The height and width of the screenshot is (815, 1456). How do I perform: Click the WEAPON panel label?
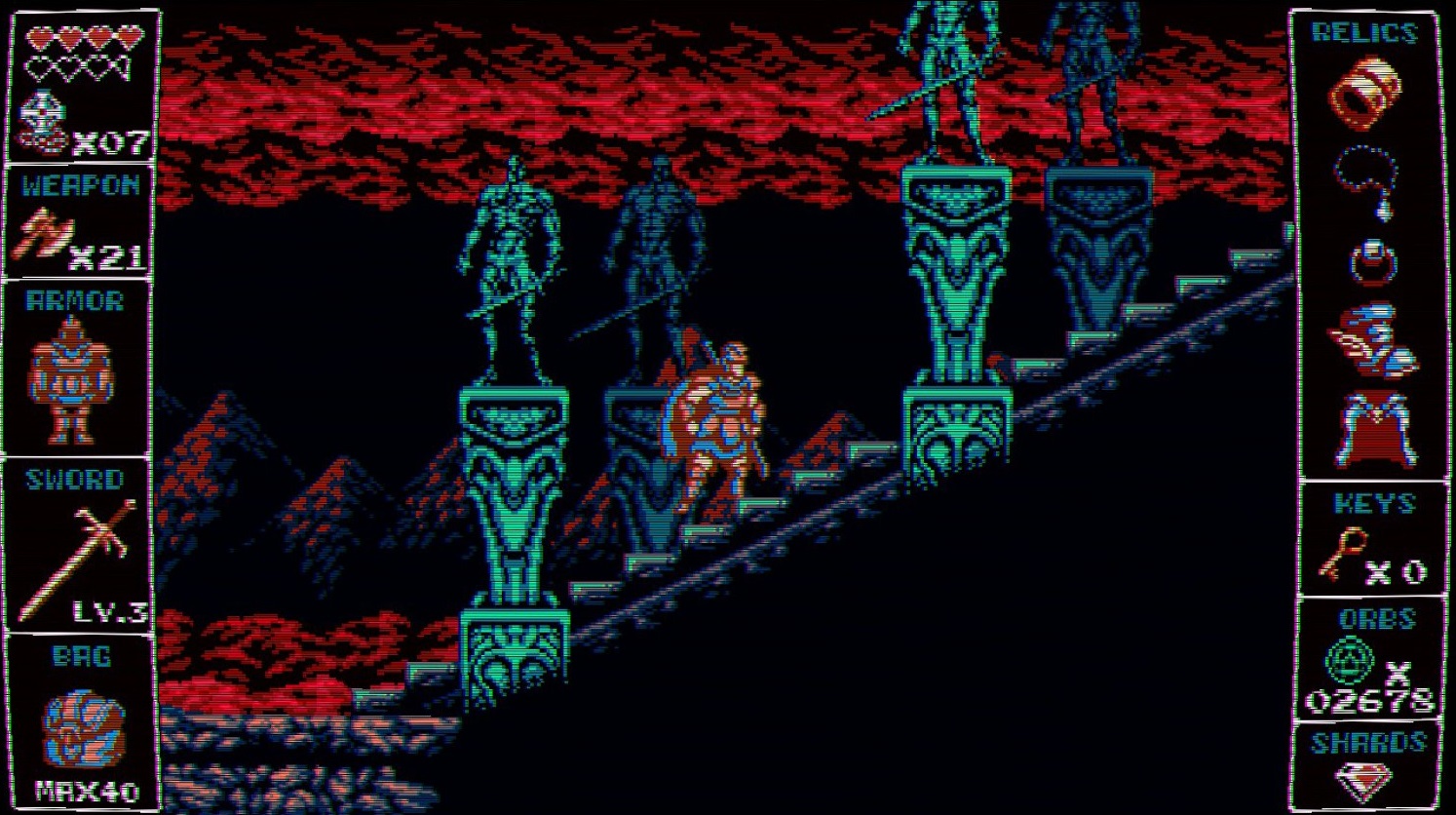tap(76, 185)
